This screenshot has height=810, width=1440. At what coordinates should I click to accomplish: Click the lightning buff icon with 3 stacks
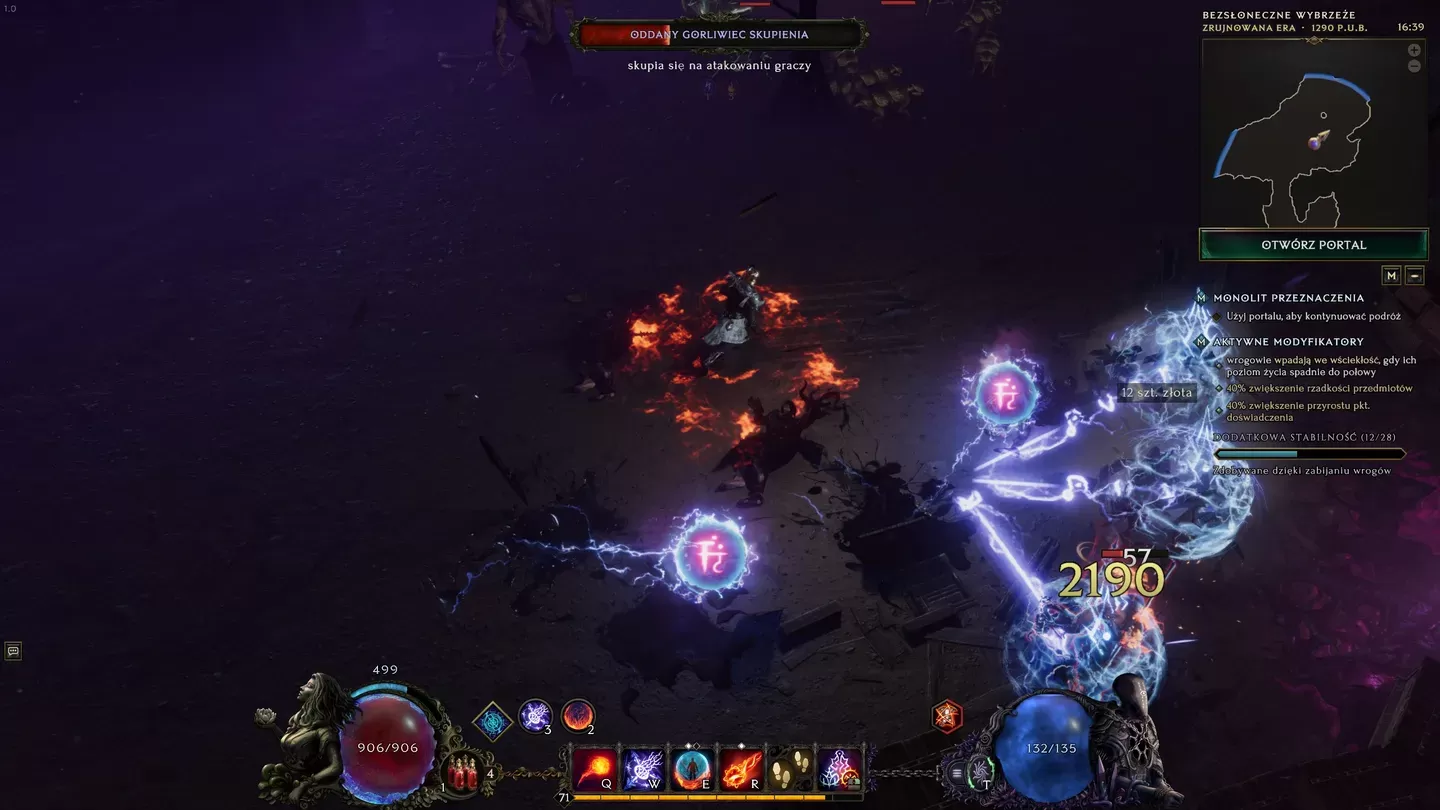(535, 716)
